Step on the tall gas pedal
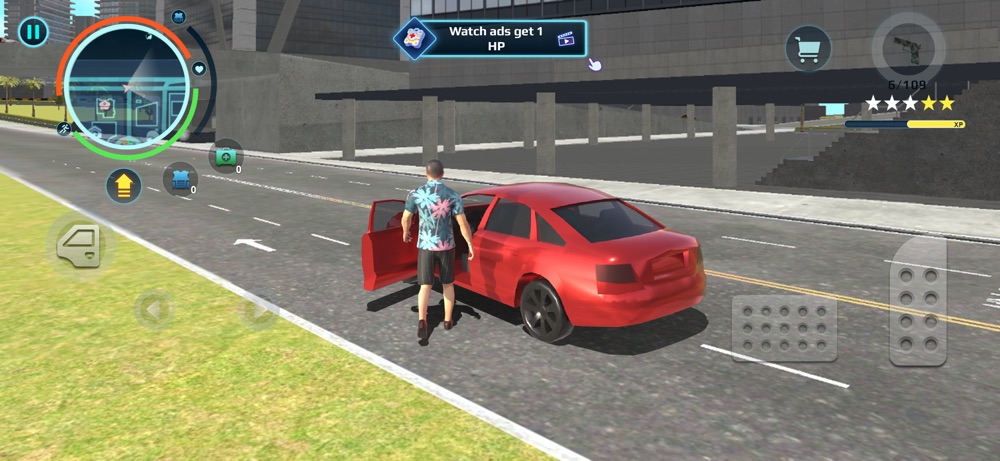 click(x=918, y=301)
